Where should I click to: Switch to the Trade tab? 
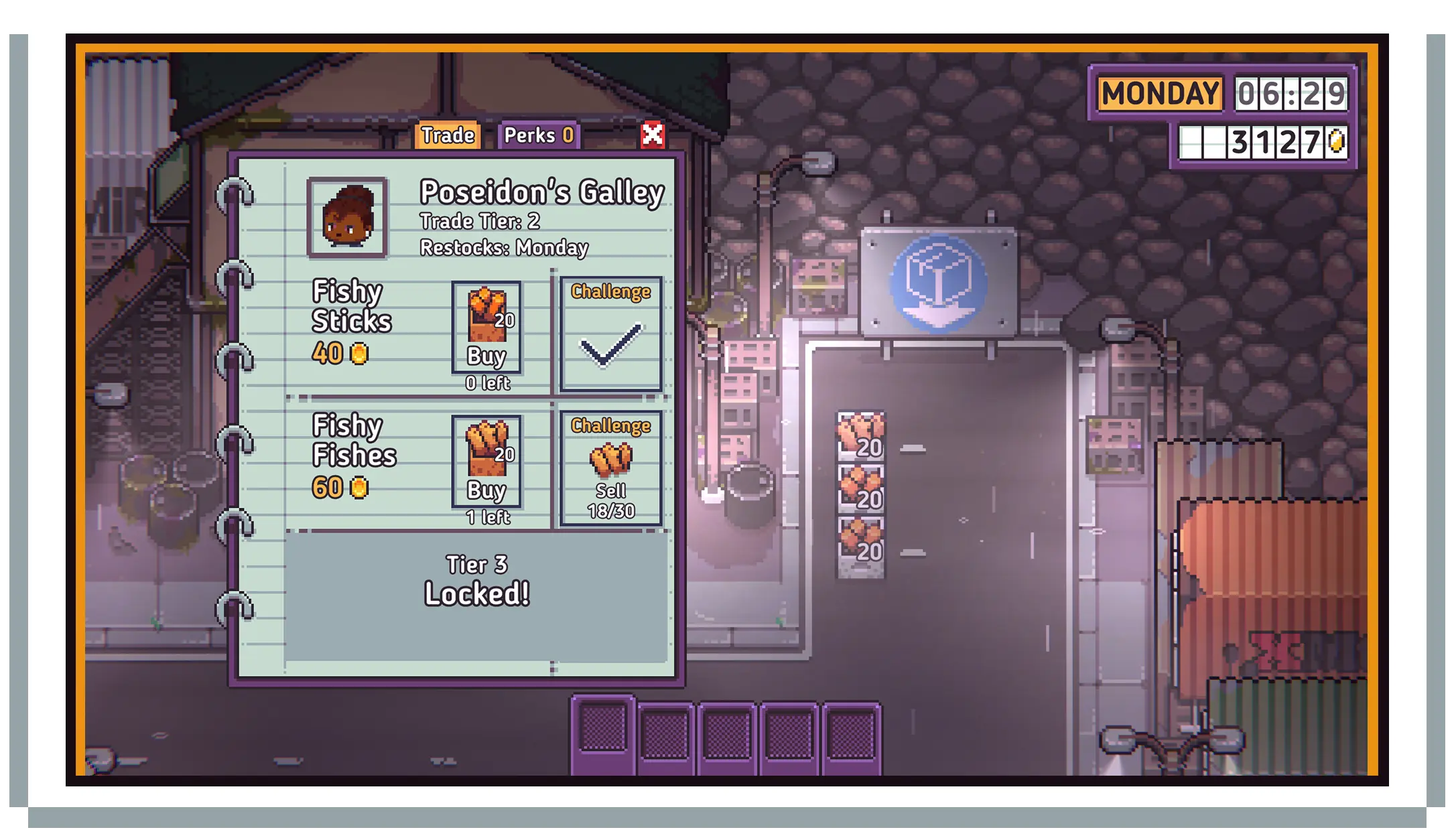[448, 135]
